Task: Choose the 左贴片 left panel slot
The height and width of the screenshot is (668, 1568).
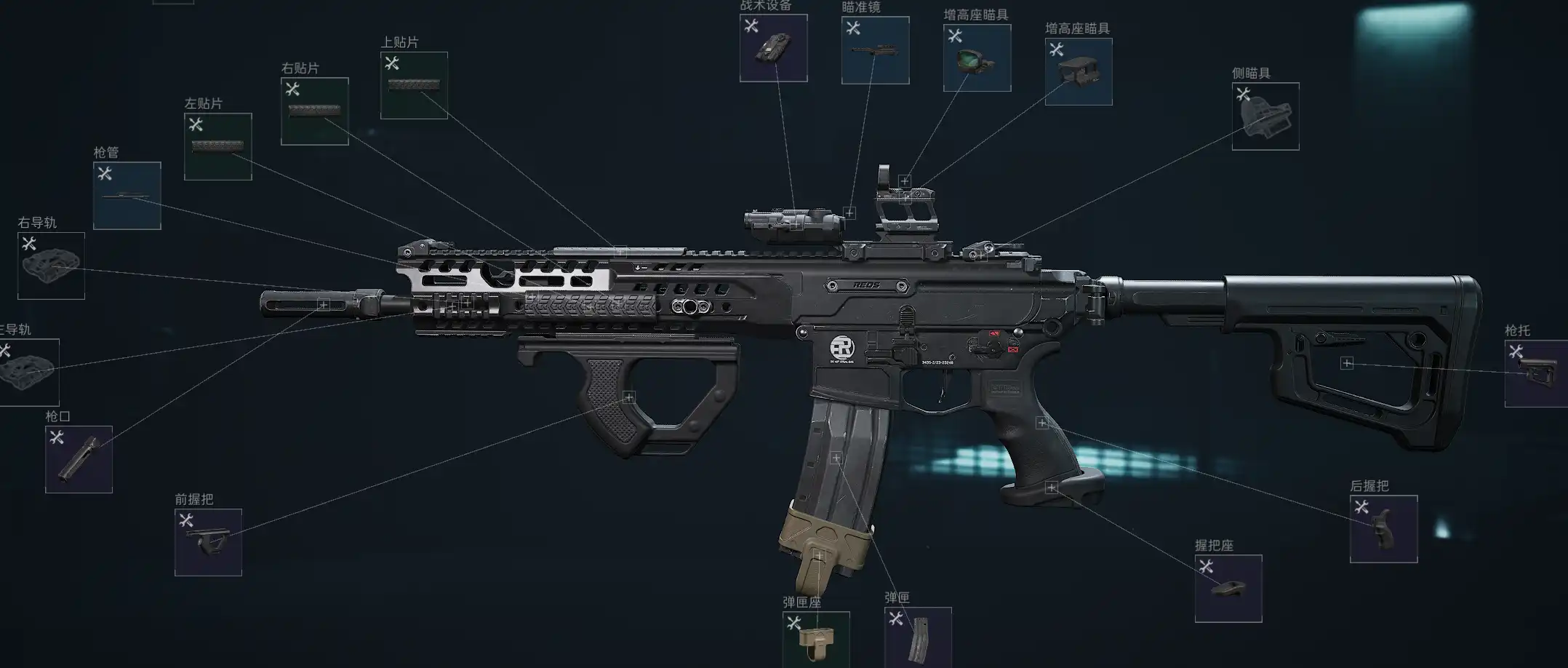Action: pos(217,146)
